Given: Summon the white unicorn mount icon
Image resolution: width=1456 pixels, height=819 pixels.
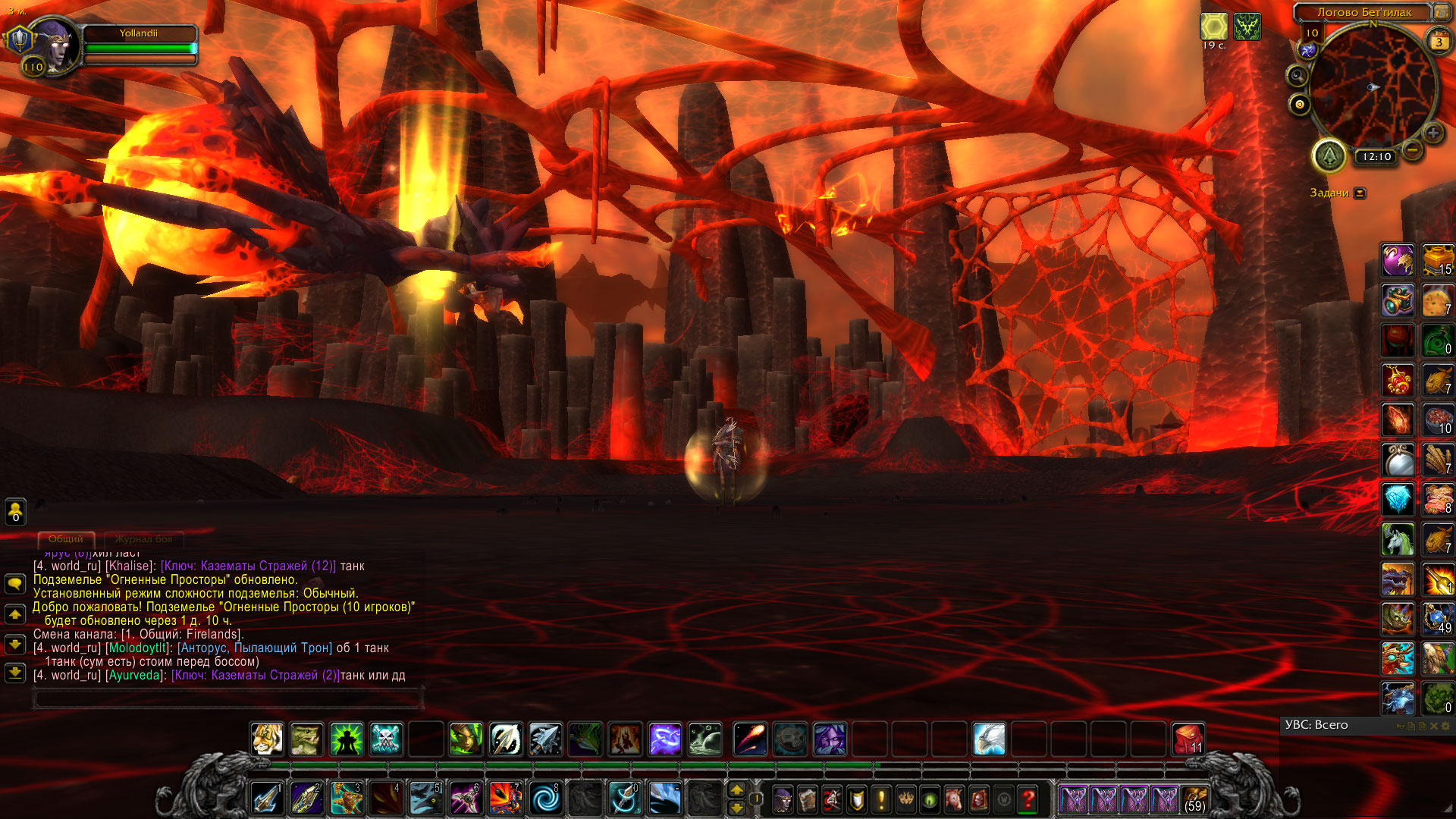Looking at the screenshot, I should pos(1397,540).
